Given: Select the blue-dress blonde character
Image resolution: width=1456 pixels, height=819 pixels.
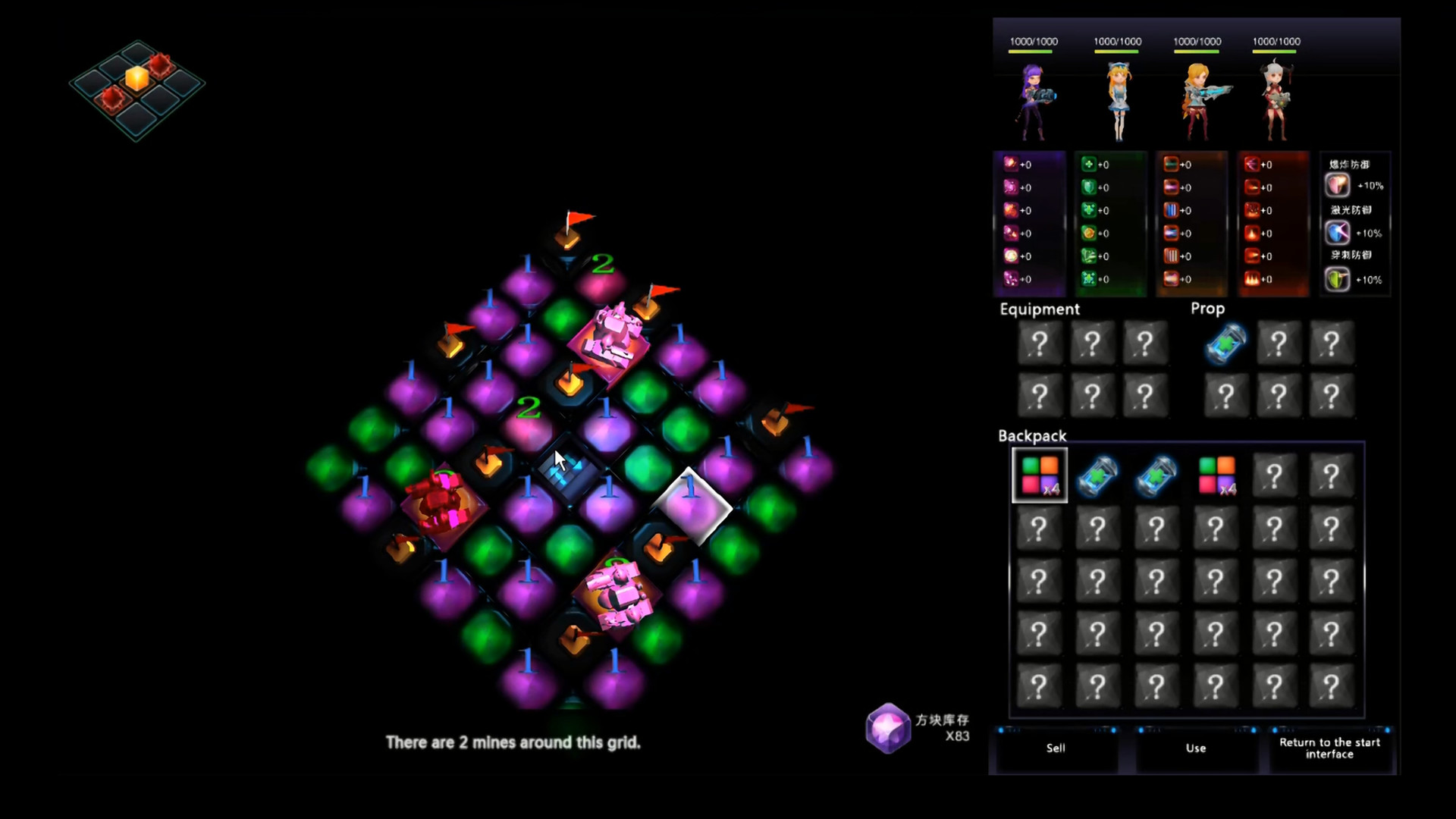Looking at the screenshot, I should click(x=1118, y=102).
